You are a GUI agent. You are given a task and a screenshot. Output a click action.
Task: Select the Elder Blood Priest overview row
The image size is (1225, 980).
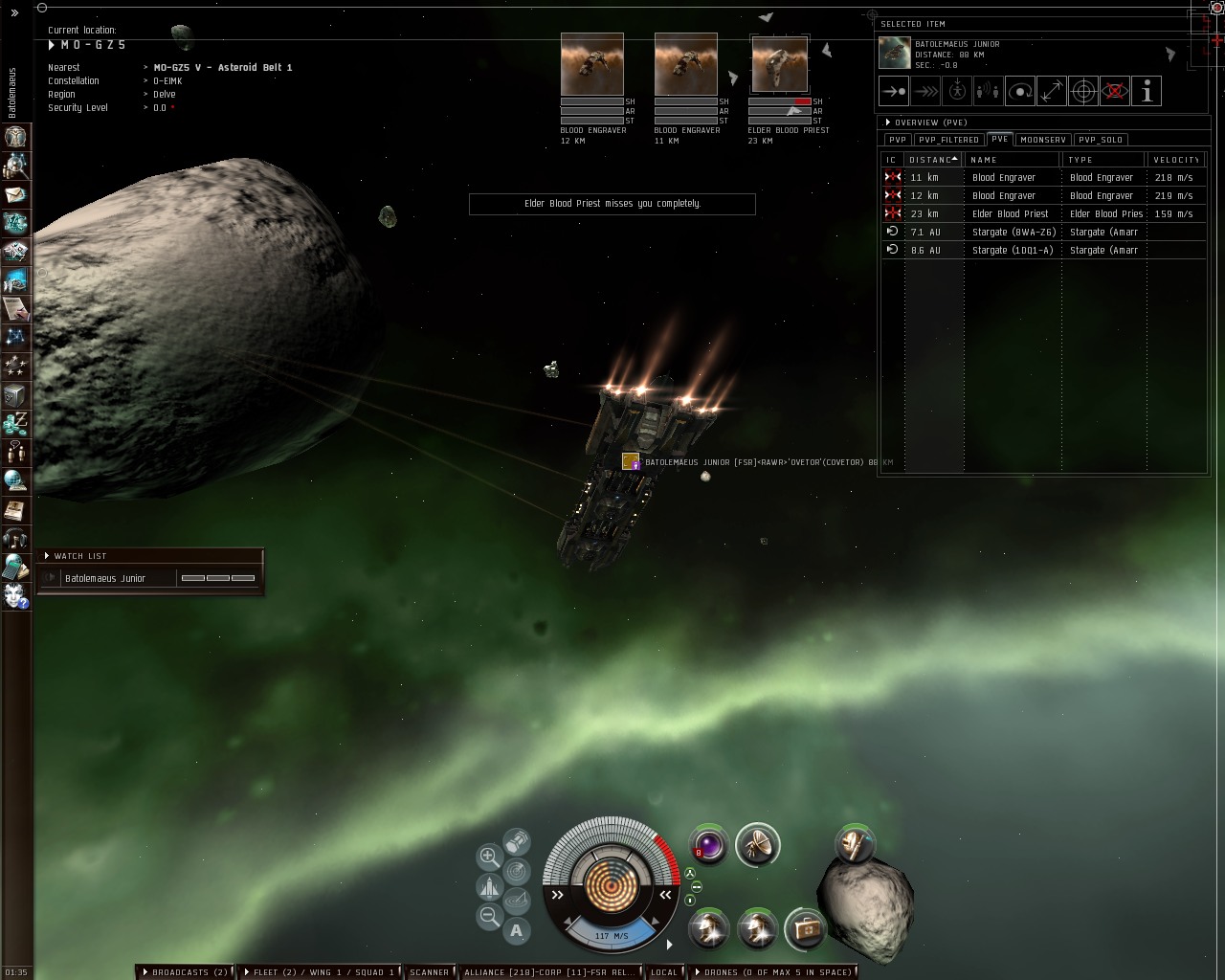click(x=1010, y=213)
